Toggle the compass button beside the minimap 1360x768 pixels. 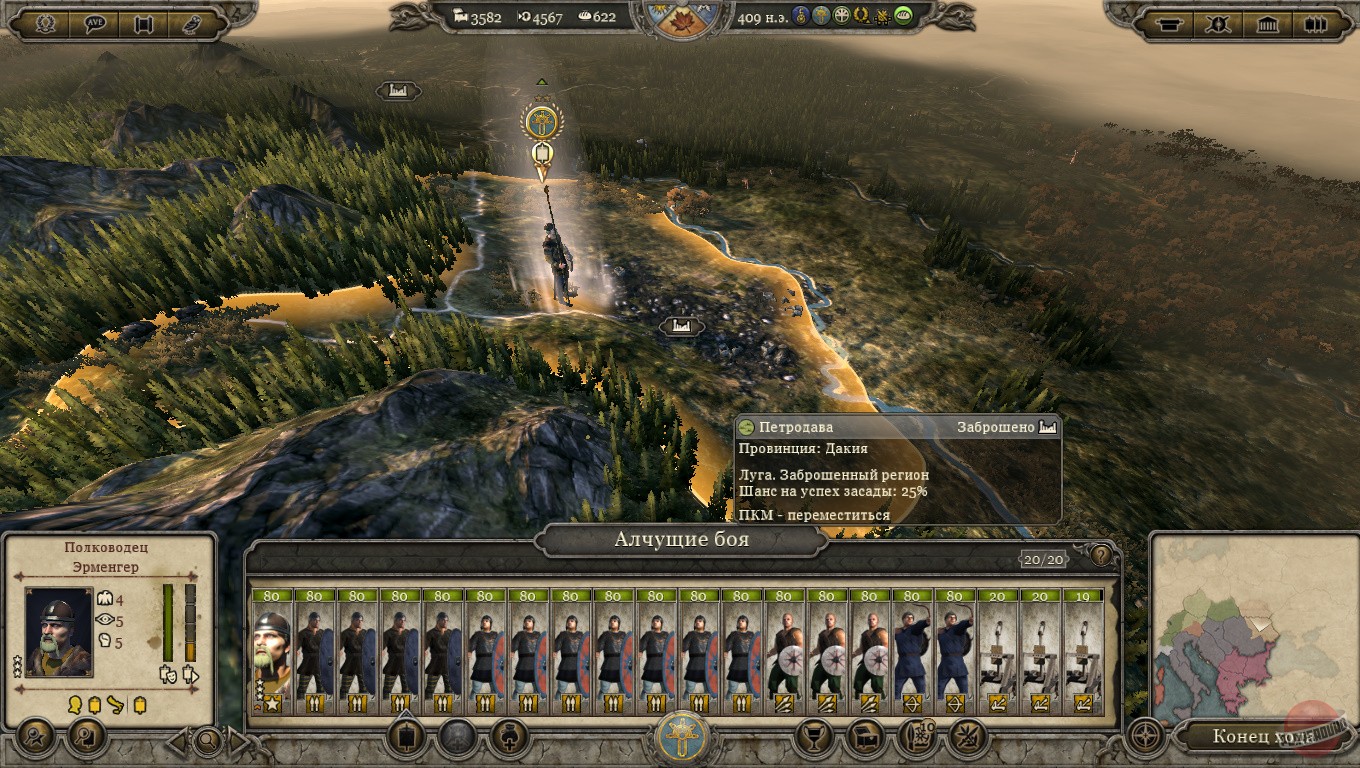(1146, 738)
